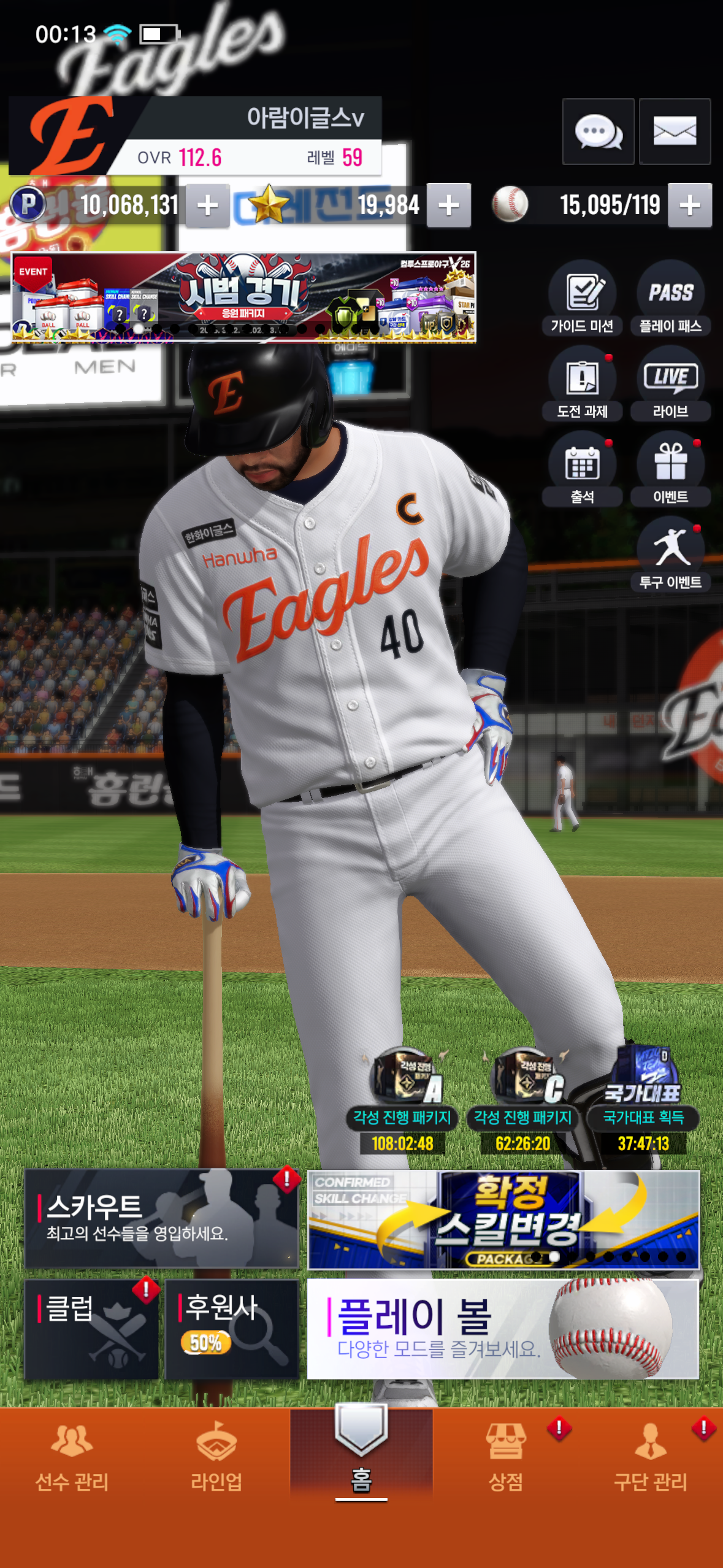This screenshot has width=723, height=1568.
Task: Open 도전 과제 challenges
Action: click(582, 383)
